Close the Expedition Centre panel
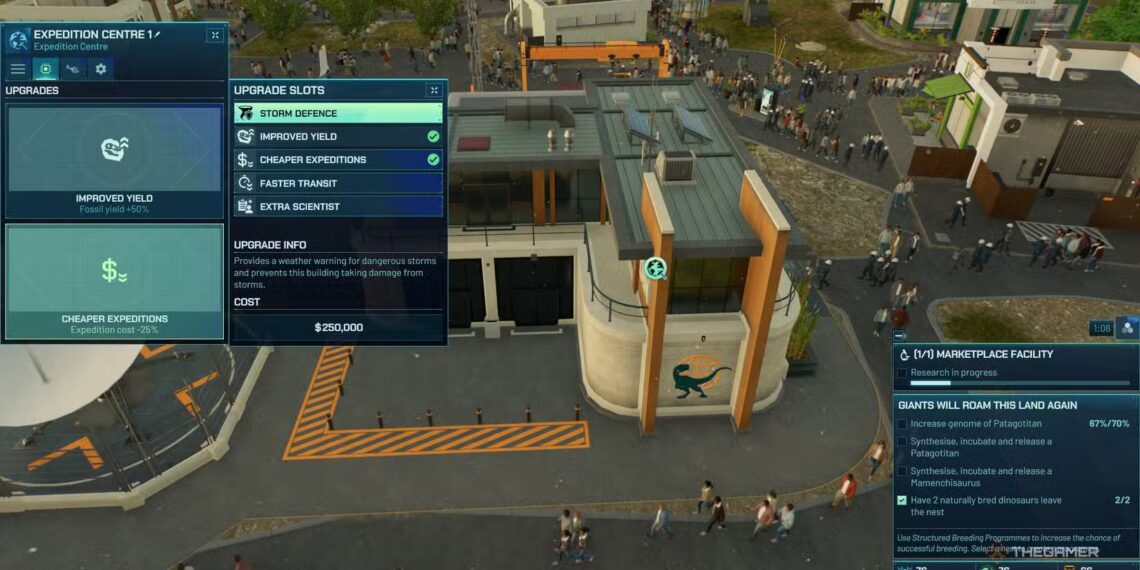Screen dimensions: 1140x570 point(215,35)
